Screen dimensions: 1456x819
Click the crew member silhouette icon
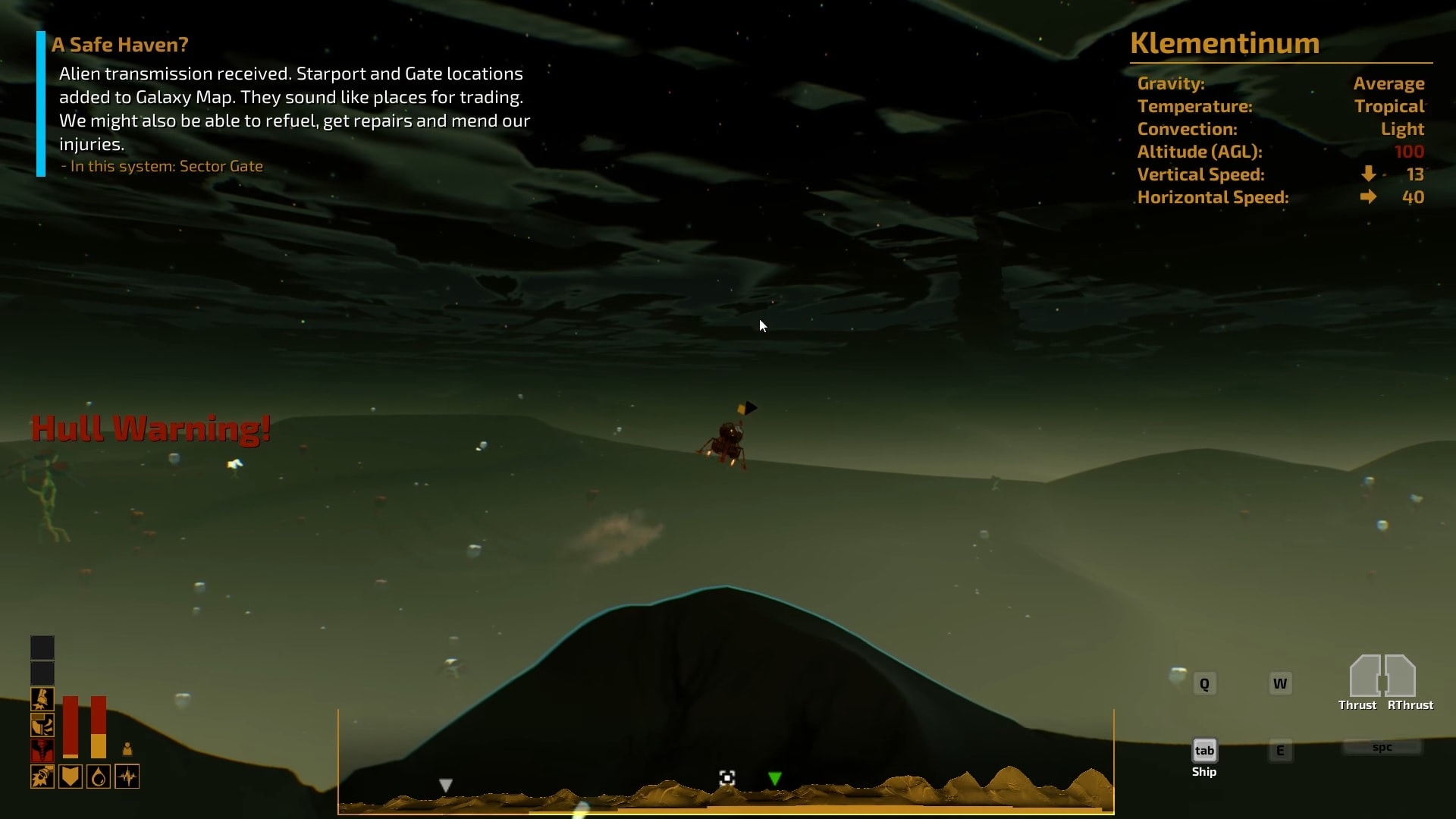coord(127,749)
